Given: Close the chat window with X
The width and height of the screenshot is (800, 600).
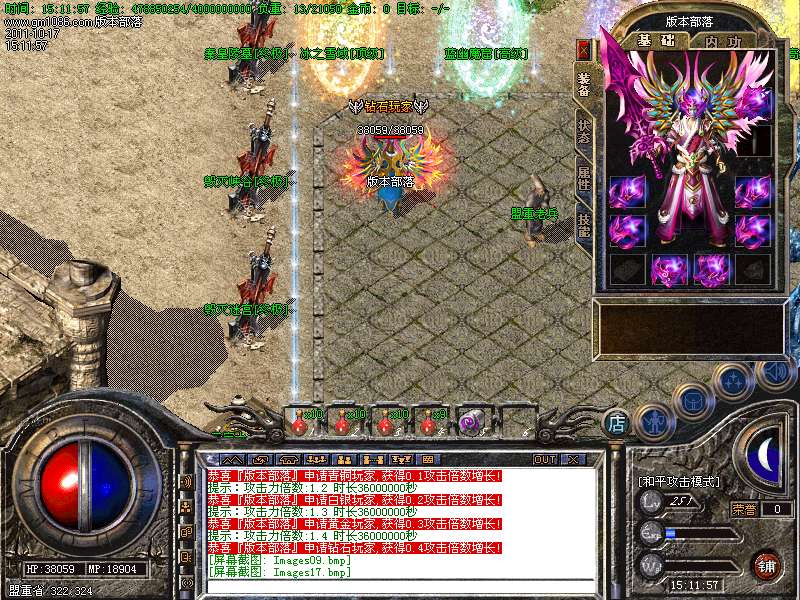Looking at the screenshot, I should tap(573, 459).
